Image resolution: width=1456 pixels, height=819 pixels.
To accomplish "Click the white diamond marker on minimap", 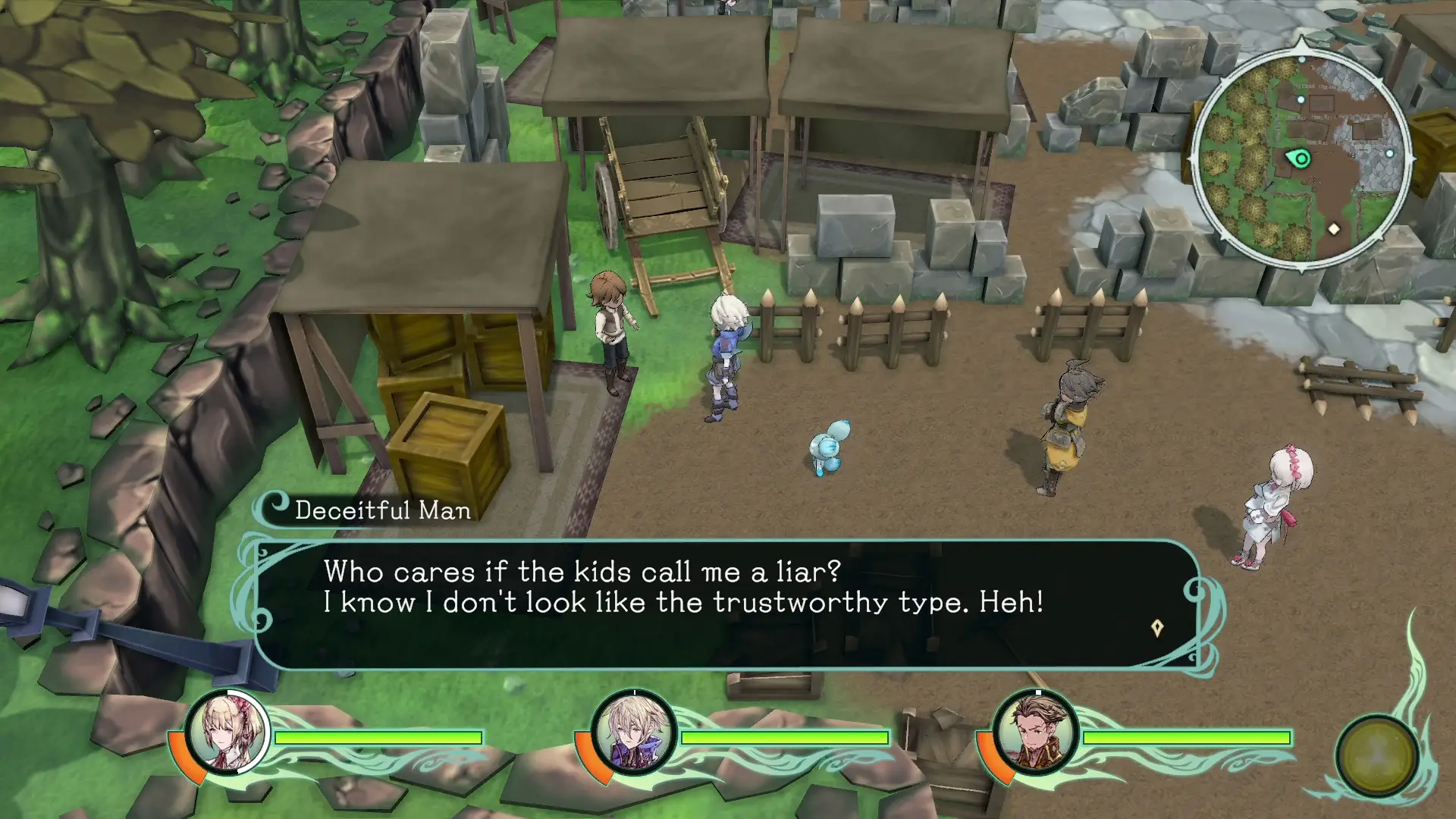I will pos(1334,228).
